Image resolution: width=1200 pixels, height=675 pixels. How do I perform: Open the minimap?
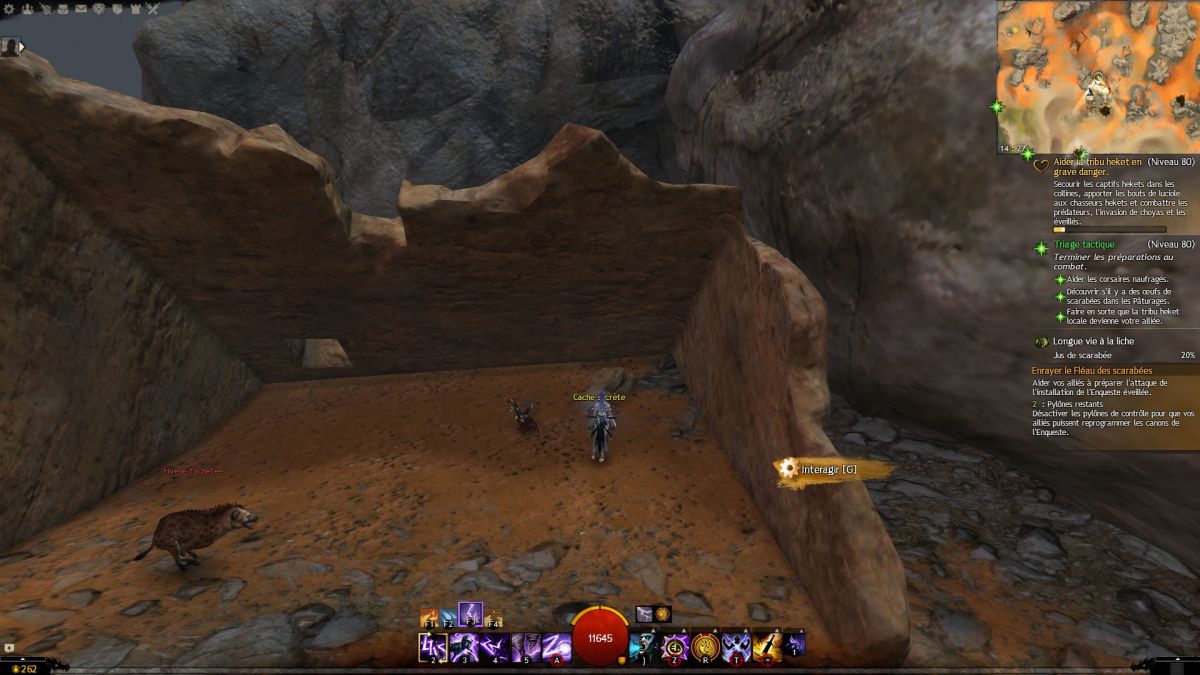1097,75
